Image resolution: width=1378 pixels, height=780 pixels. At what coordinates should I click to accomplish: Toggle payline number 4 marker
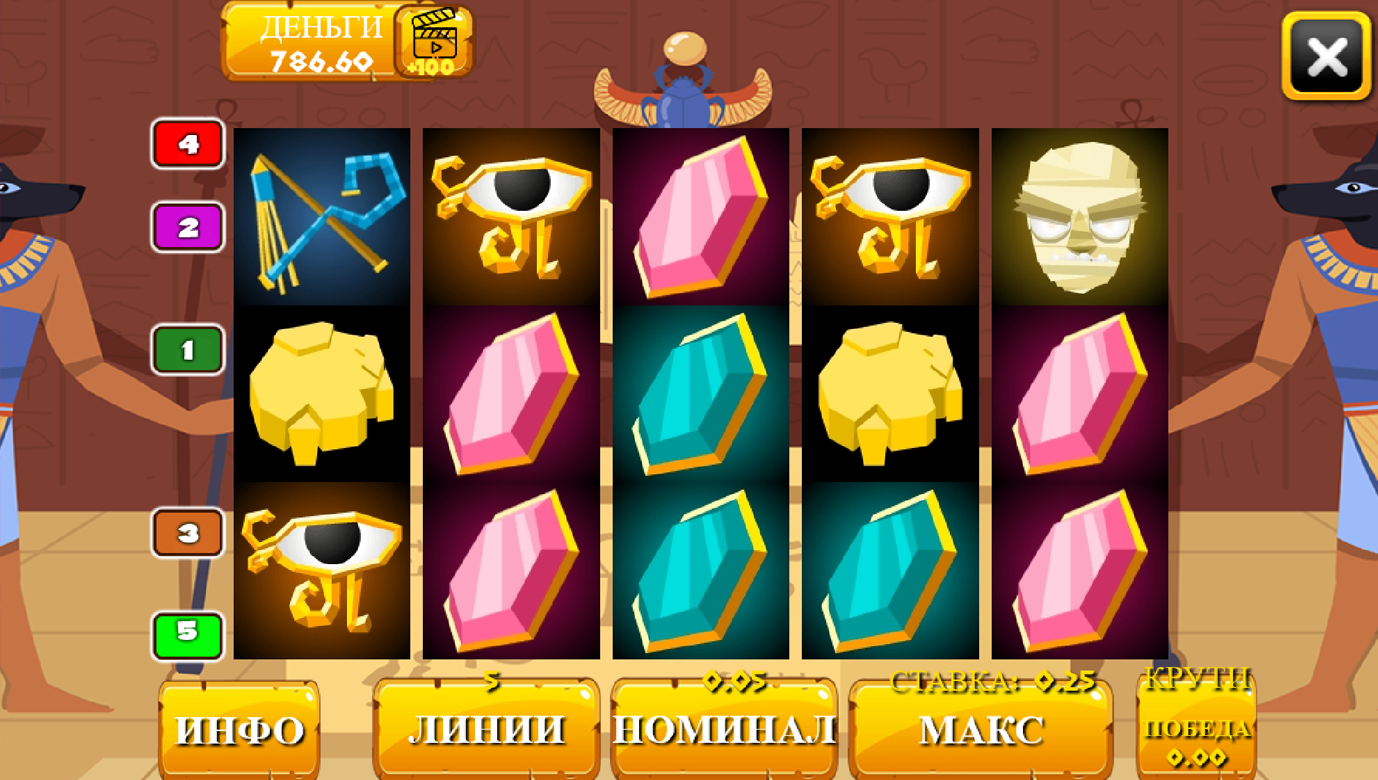[x=186, y=143]
